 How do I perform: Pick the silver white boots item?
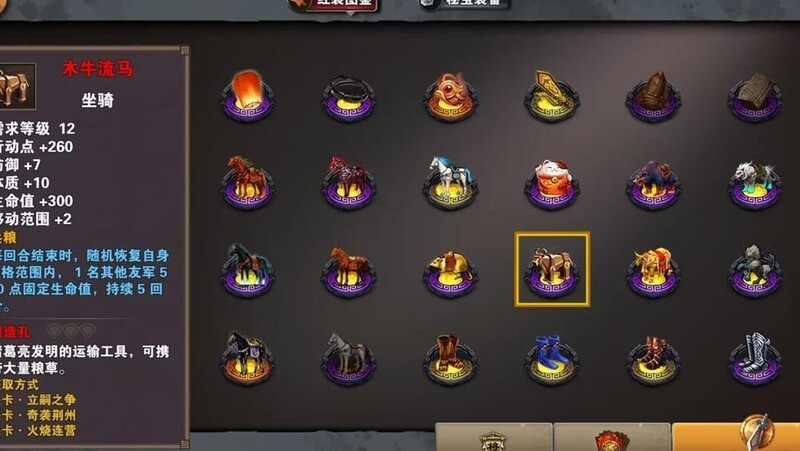[x=754, y=357]
